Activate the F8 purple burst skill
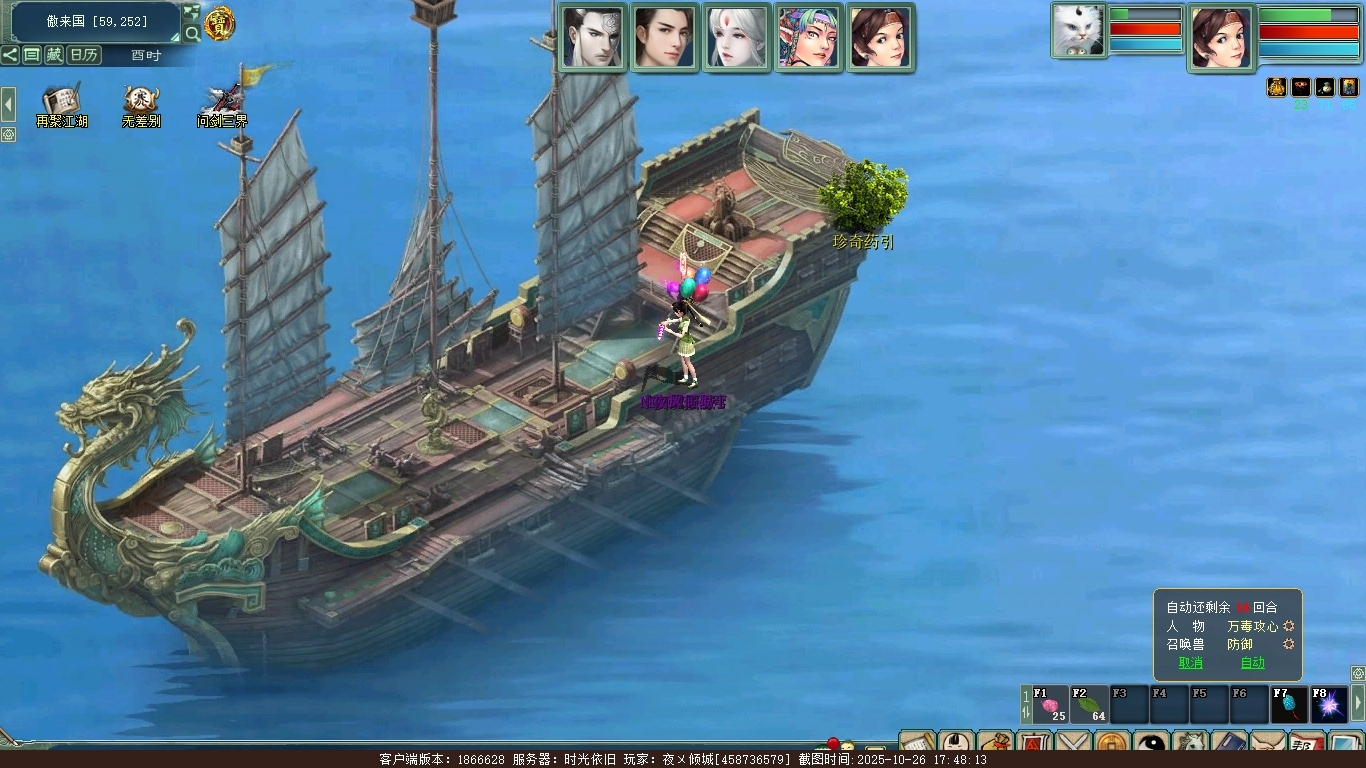Screen dimensions: 1366x768 click(x=1329, y=705)
